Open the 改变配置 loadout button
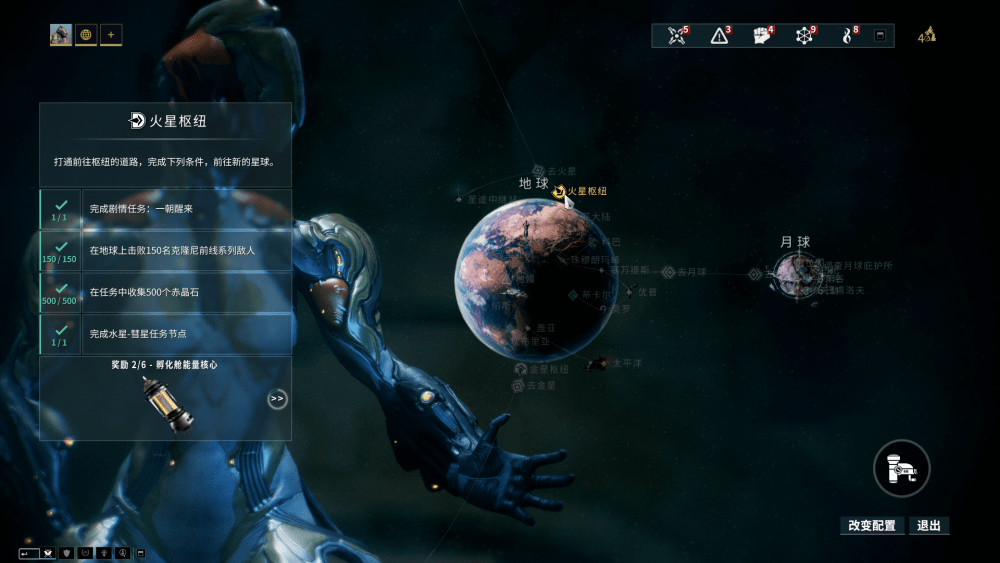Viewport: 1000px width, 563px height. (x=872, y=525)
